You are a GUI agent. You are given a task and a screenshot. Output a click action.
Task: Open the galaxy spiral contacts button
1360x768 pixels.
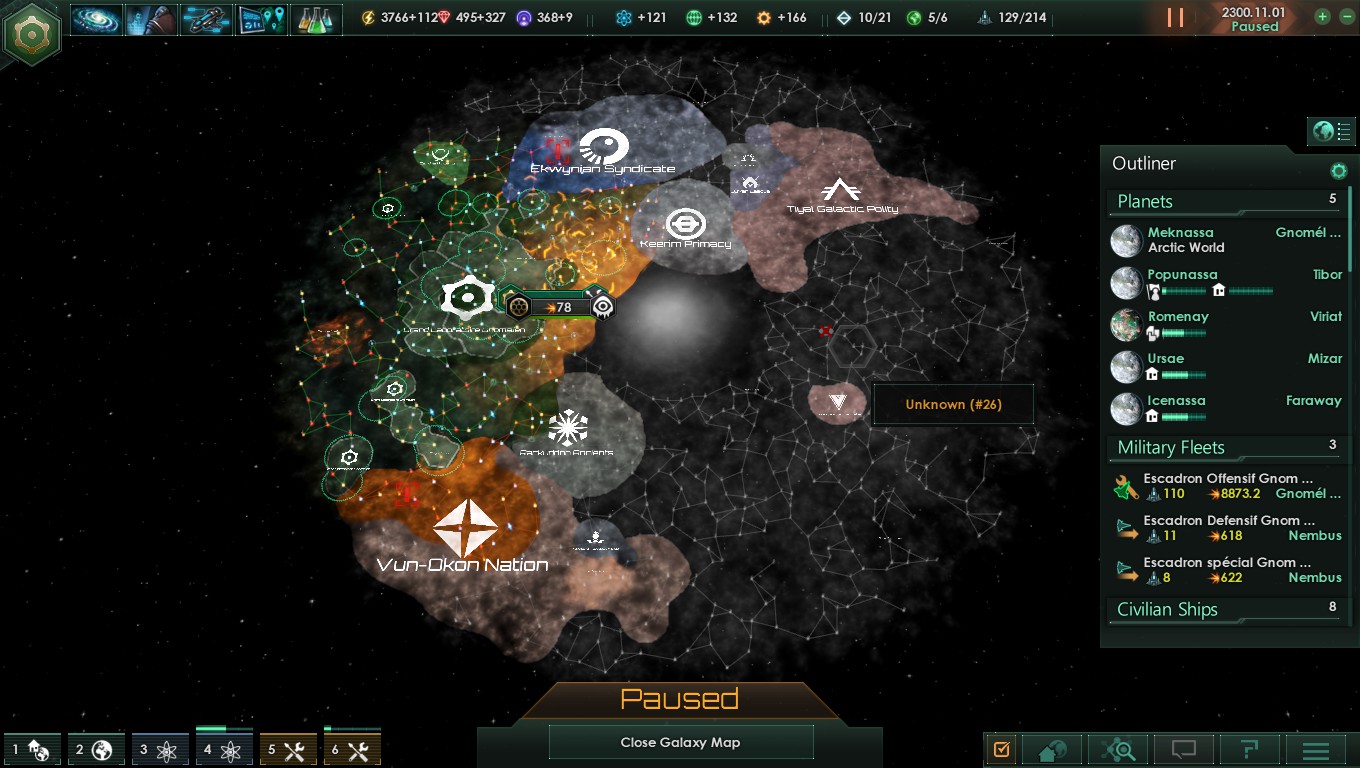click(97, 19)
